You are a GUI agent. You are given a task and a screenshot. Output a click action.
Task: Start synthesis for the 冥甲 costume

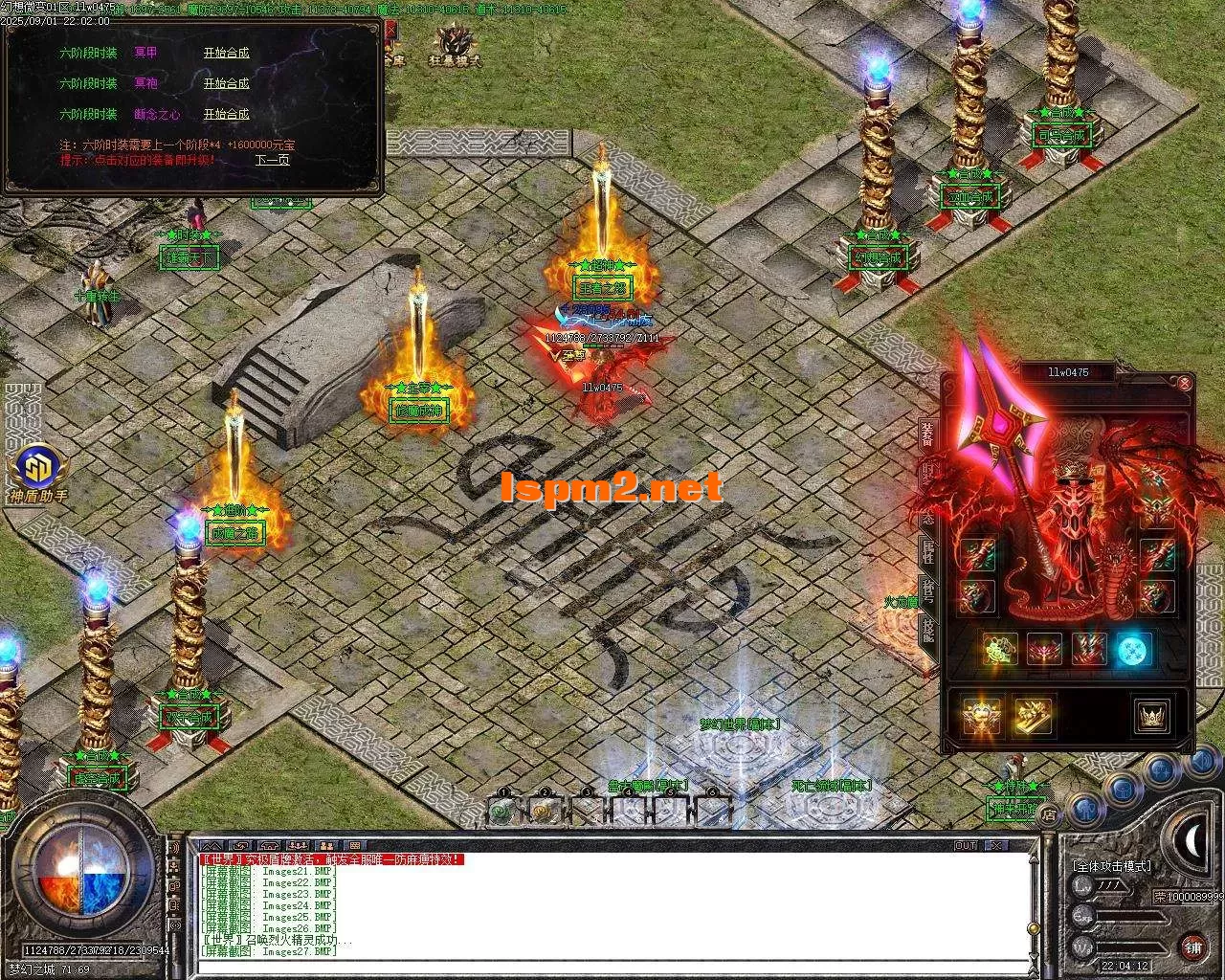(x=226, y=54)
